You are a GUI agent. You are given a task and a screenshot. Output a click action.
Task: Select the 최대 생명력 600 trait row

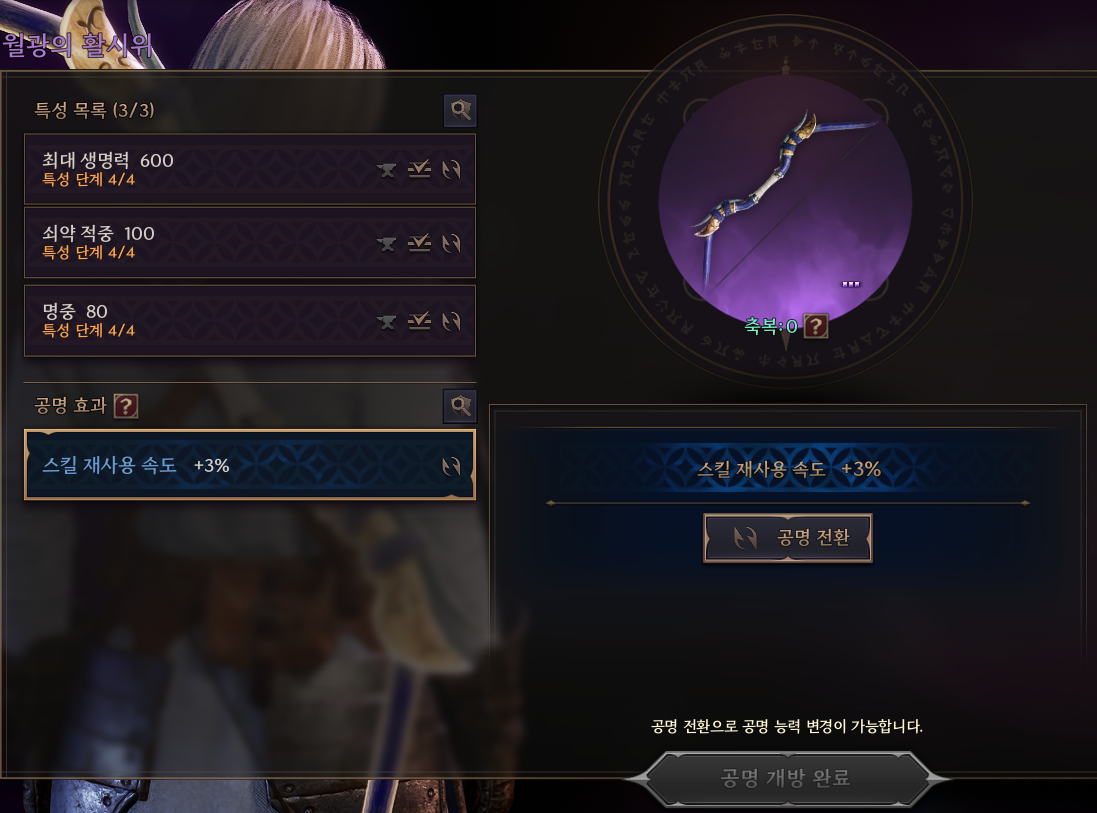pos(200,169)
